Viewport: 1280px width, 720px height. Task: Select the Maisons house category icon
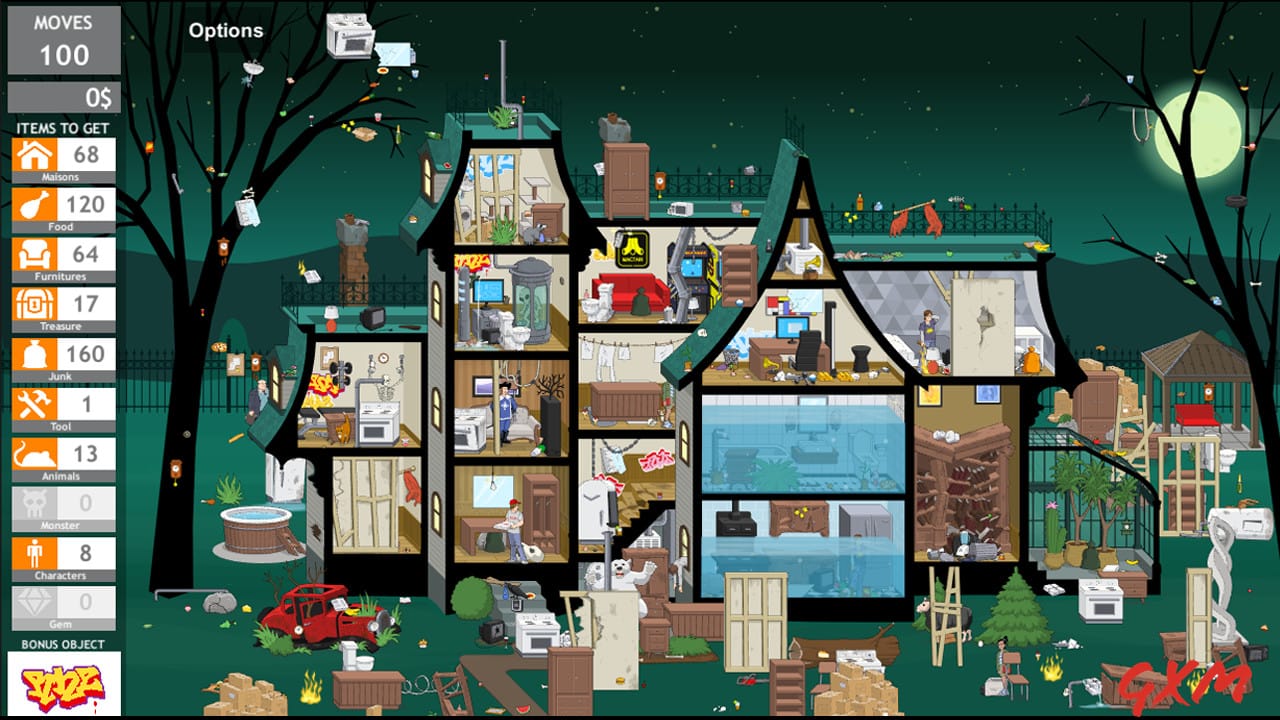point(34,154)
